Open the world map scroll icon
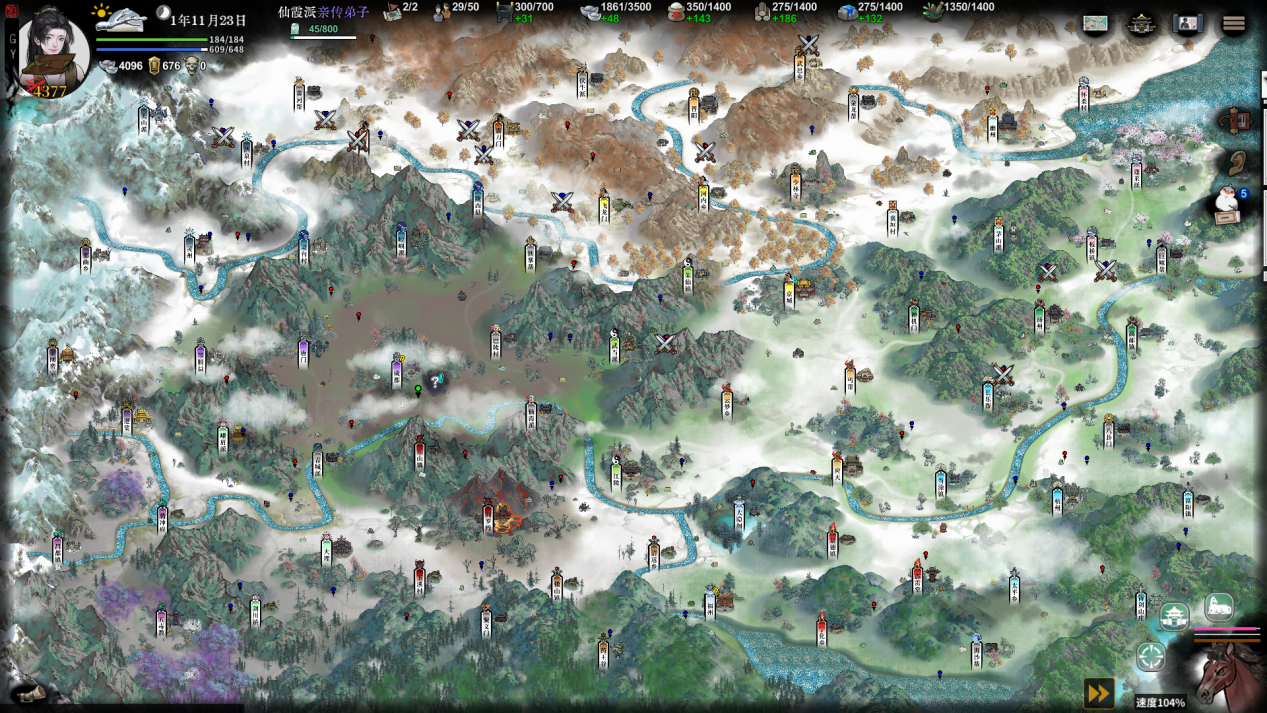 coord(1096,24)
